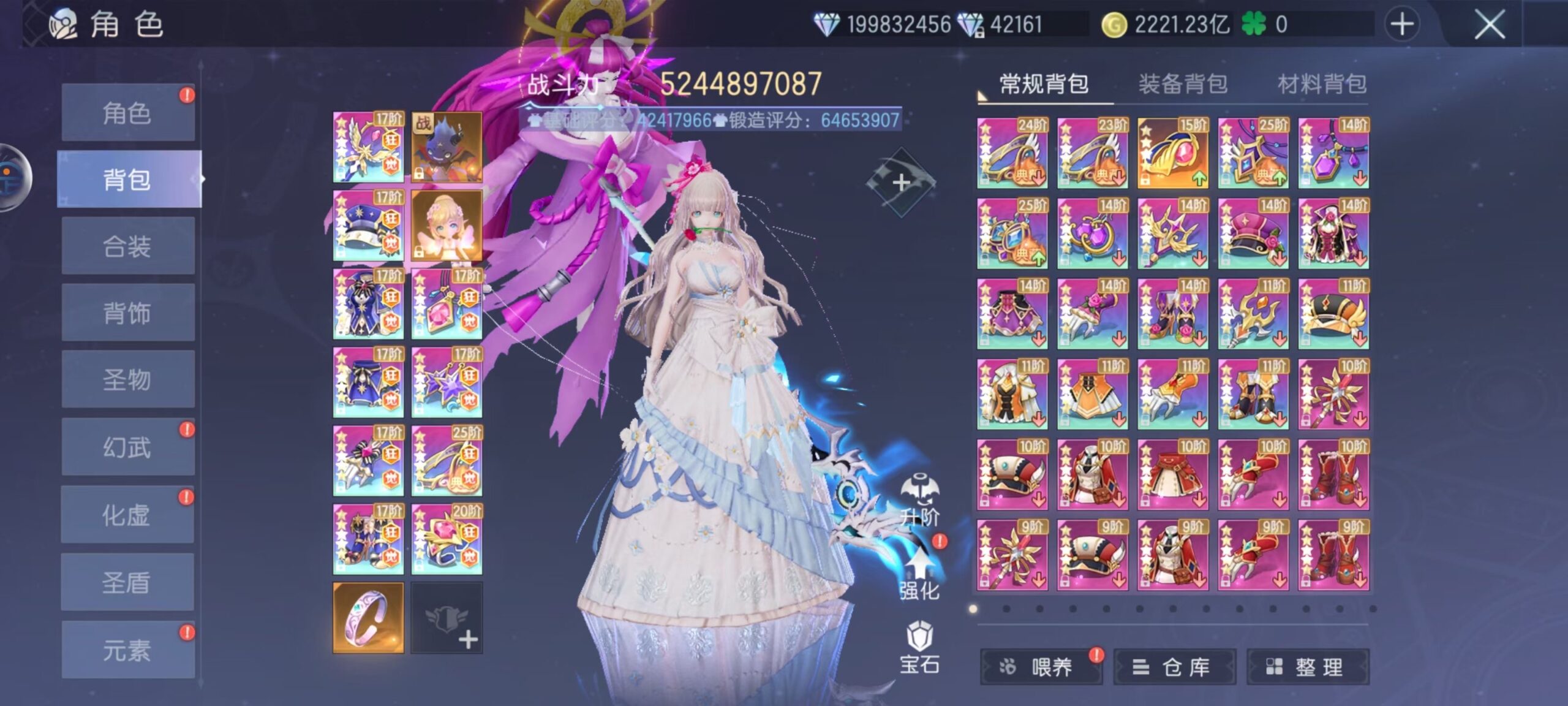Choose the 元素 menu entry

(127, 650)
